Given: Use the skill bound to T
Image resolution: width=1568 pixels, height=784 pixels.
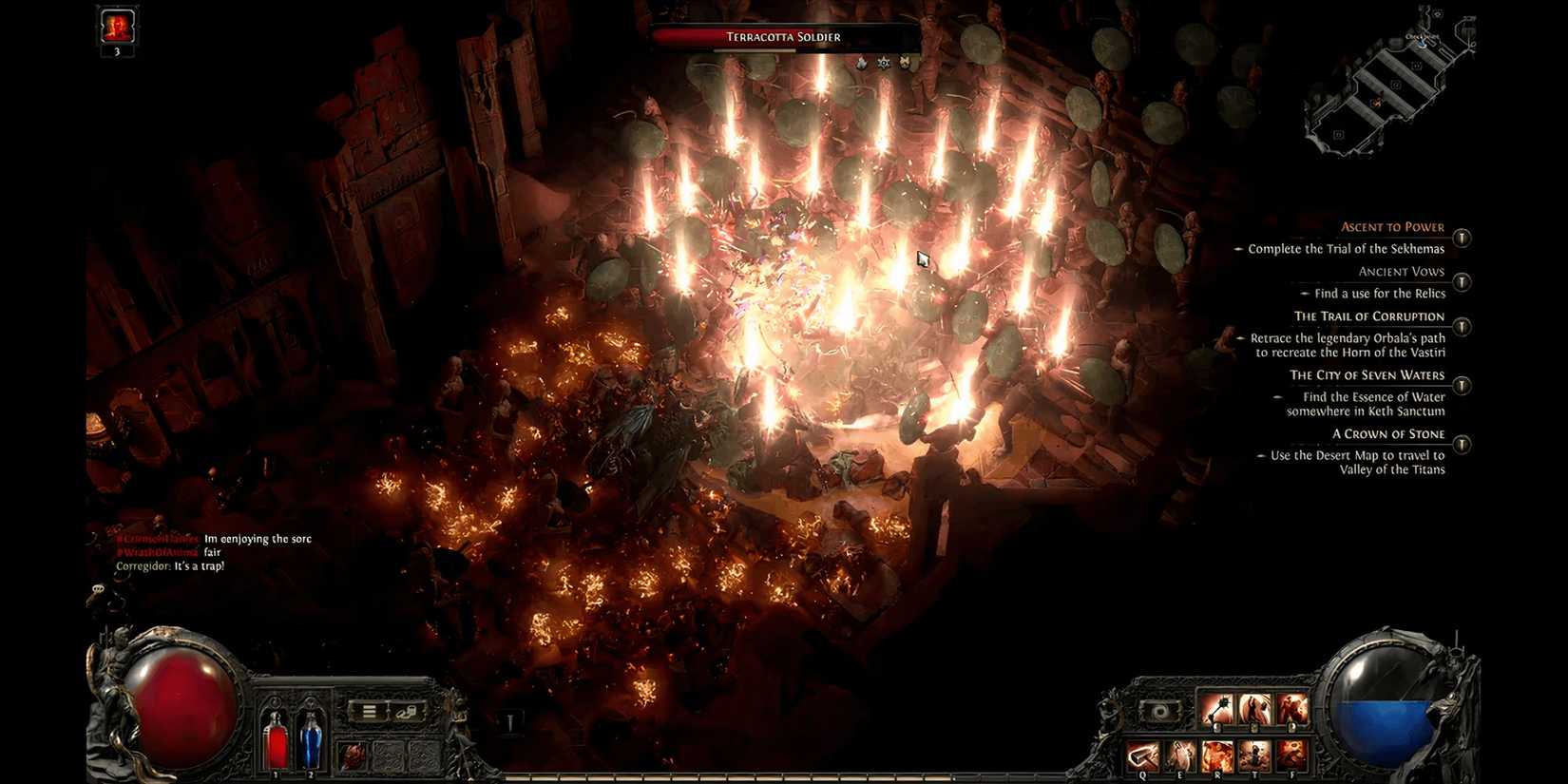Looking at the screenshot, I should tap(1255, 755).
